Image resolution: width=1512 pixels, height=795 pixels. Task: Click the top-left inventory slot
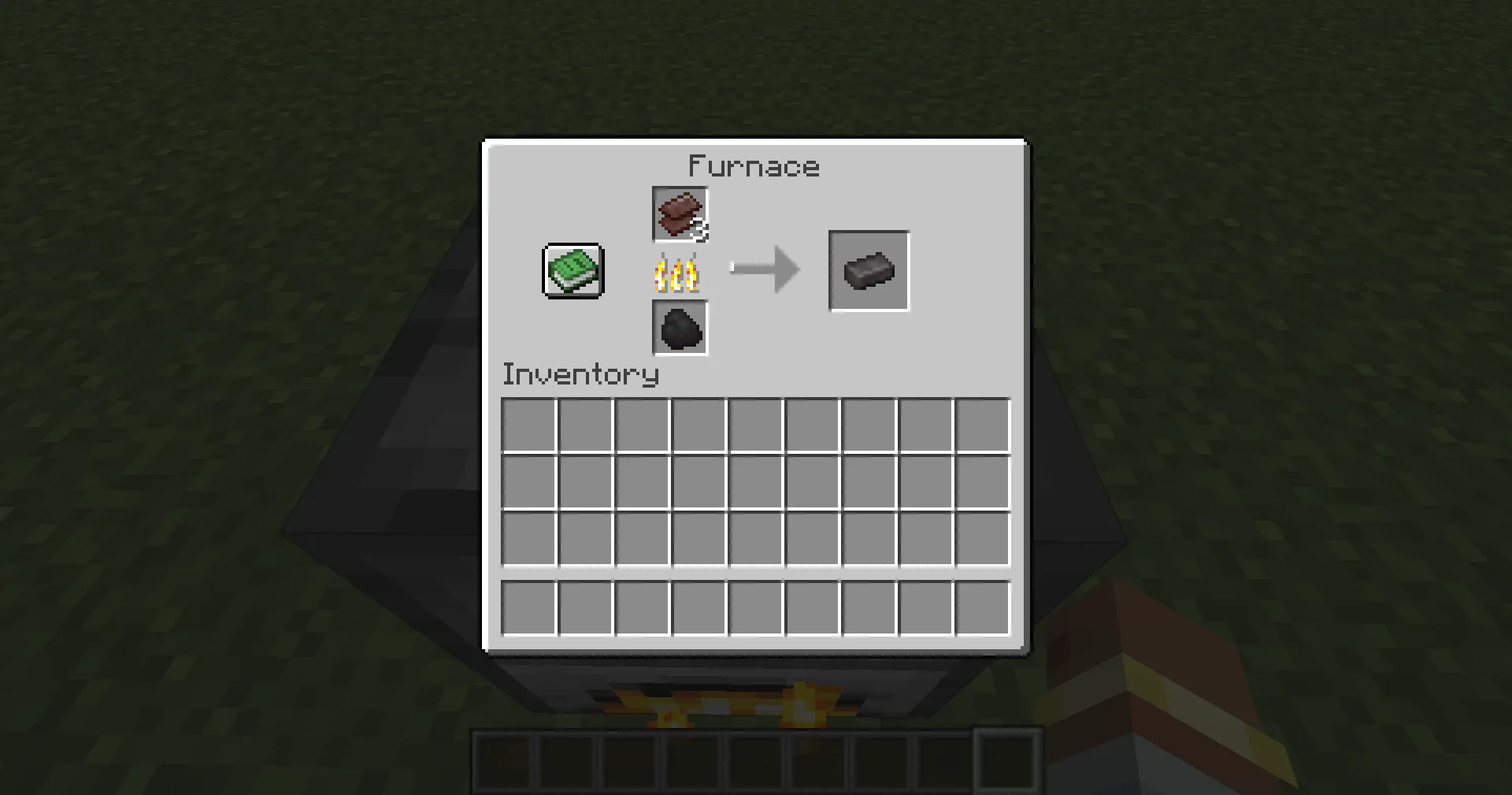coord(528,425)
